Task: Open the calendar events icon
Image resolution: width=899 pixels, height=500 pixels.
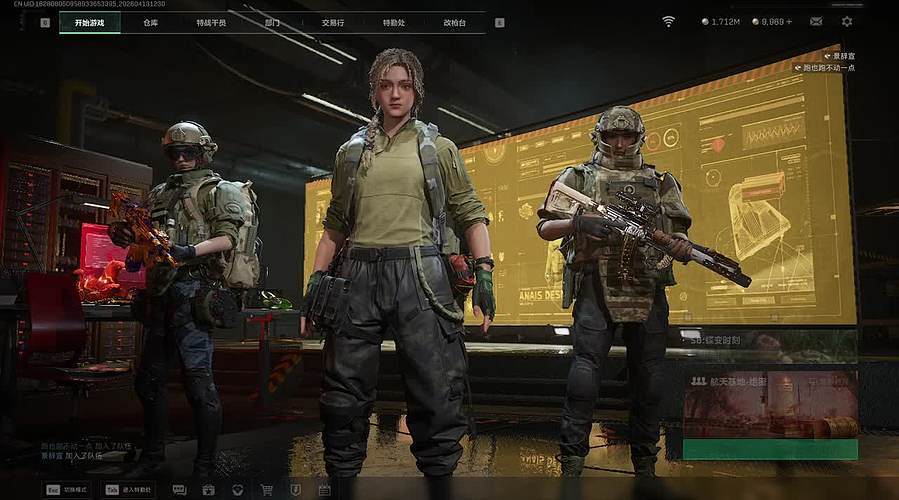Action: pyautogui.click(x=324, y=490)
